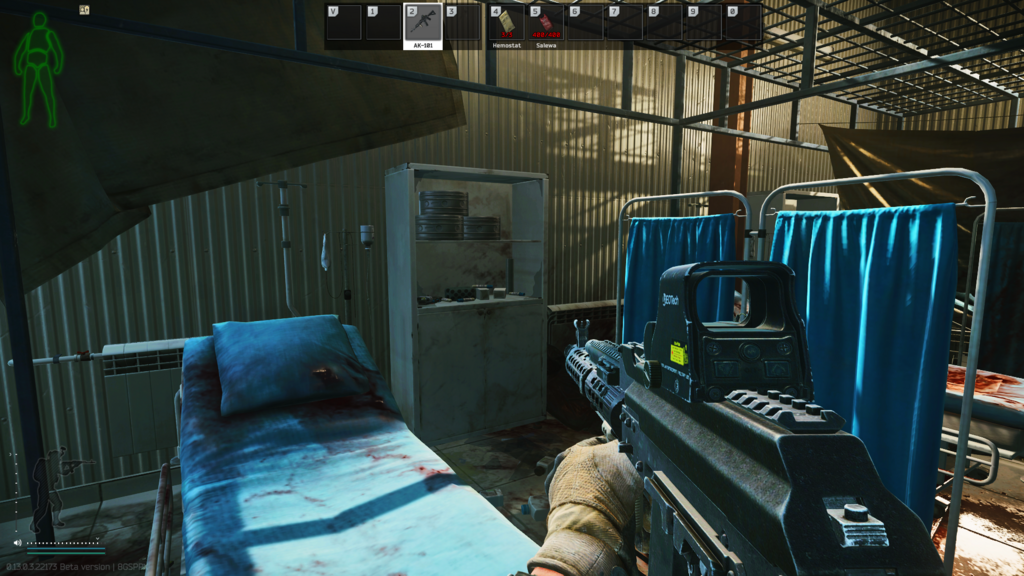
Task: Click the empty quick slot labeled V
Action: (343, 23)
